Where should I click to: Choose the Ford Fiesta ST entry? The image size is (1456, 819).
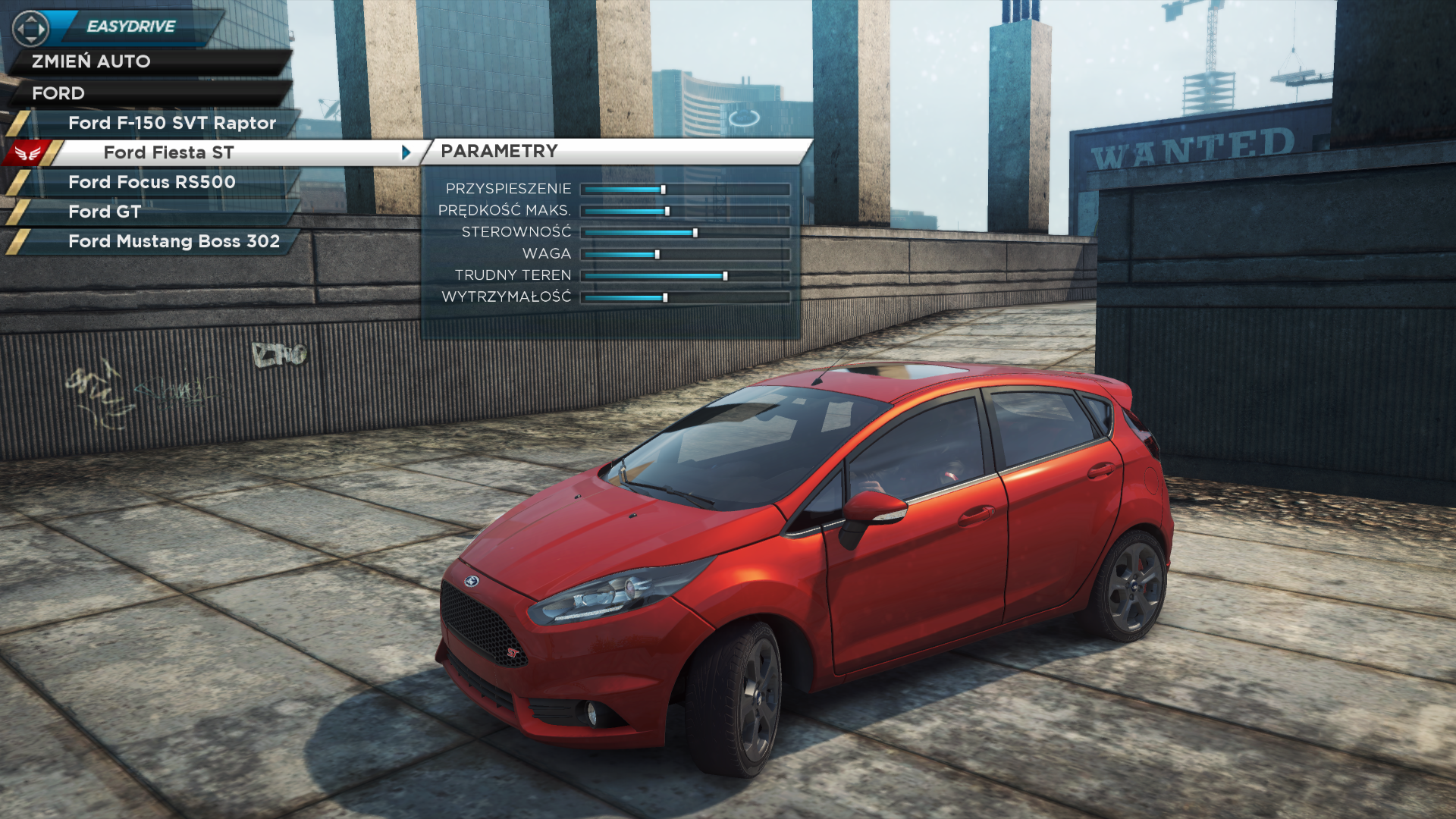point(168,152)
